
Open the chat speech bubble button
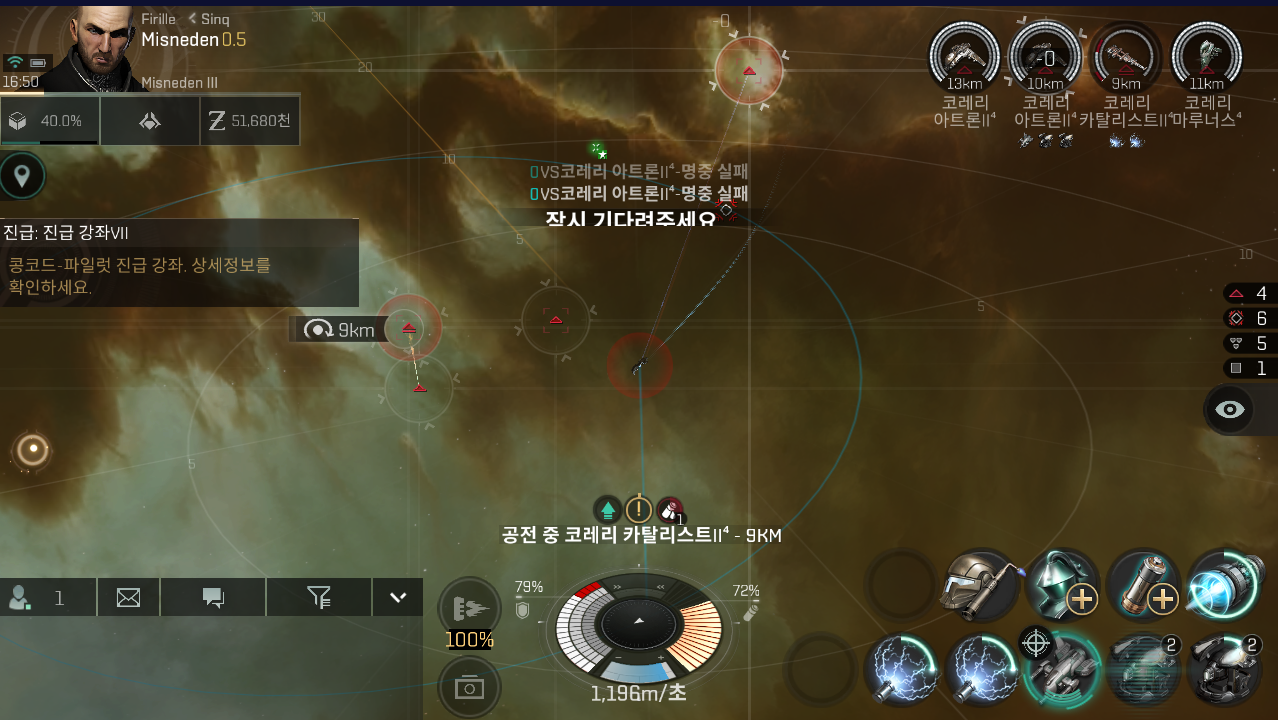click(213, 598)
